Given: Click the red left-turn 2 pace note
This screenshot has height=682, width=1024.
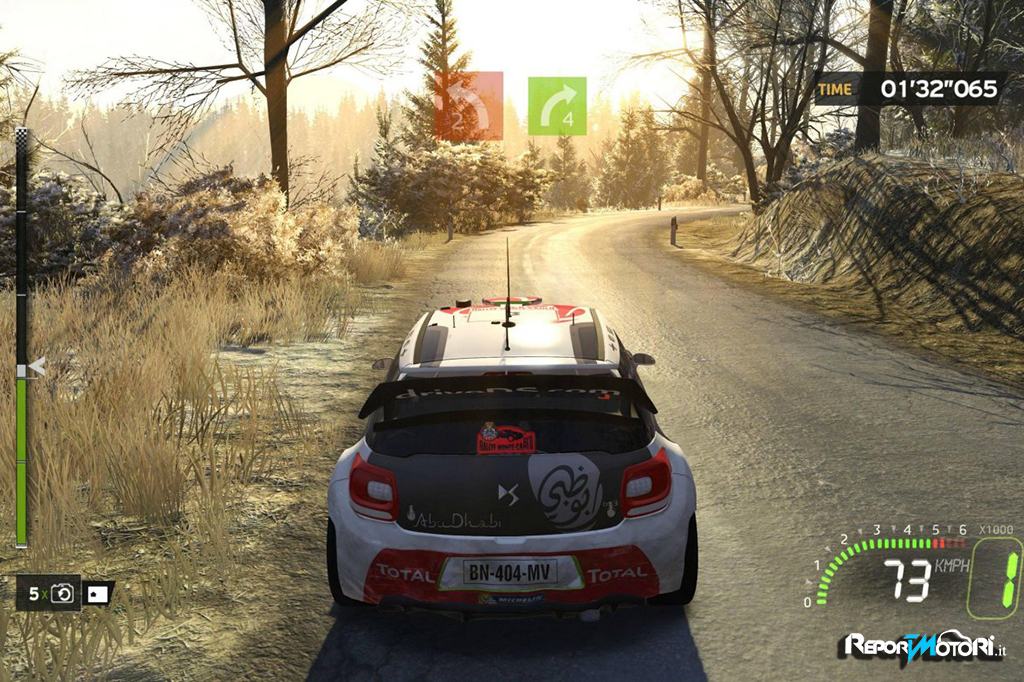Looking at the screenshot, I should (468, 106).
